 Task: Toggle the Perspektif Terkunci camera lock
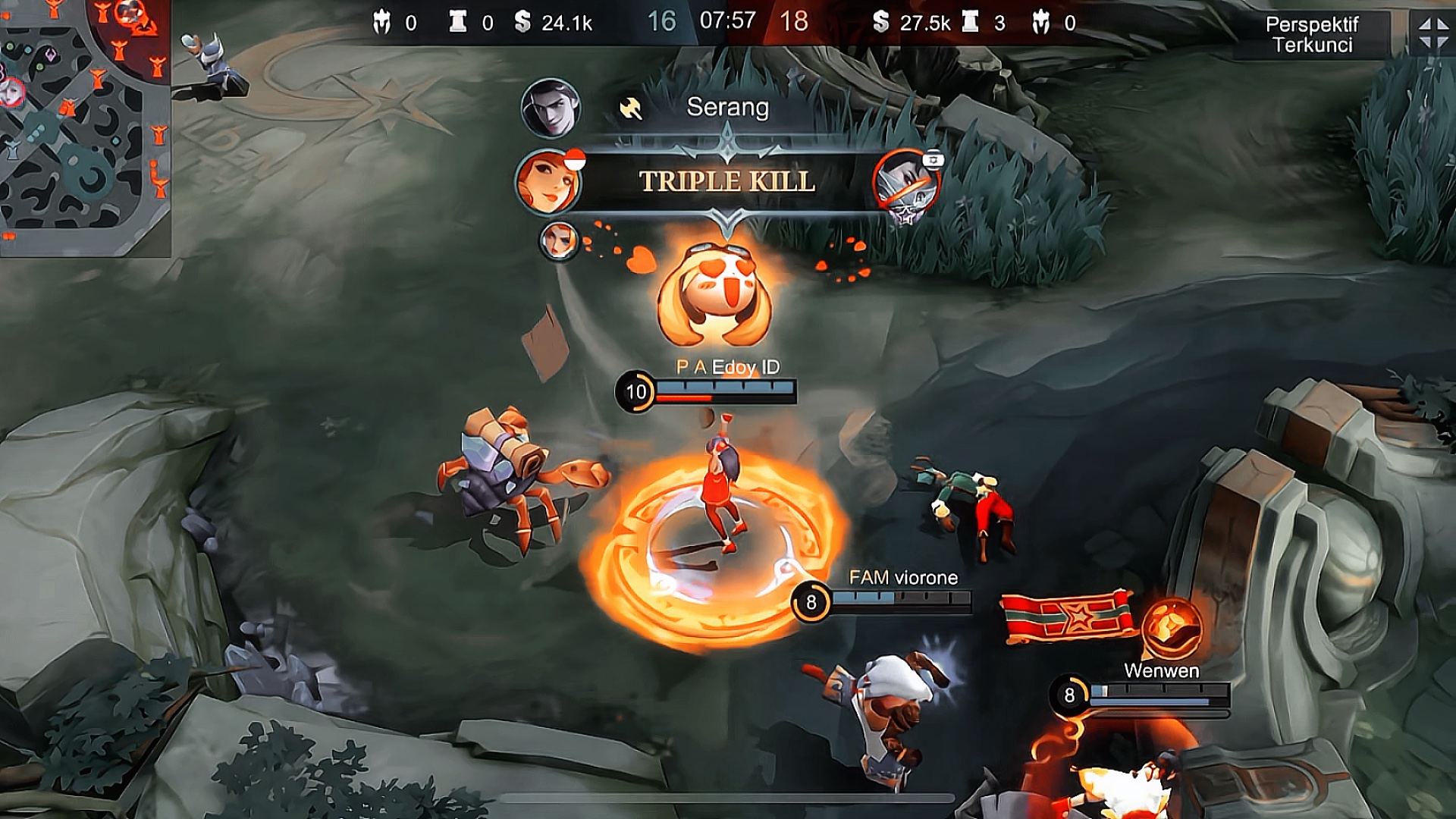(1312, 35)
